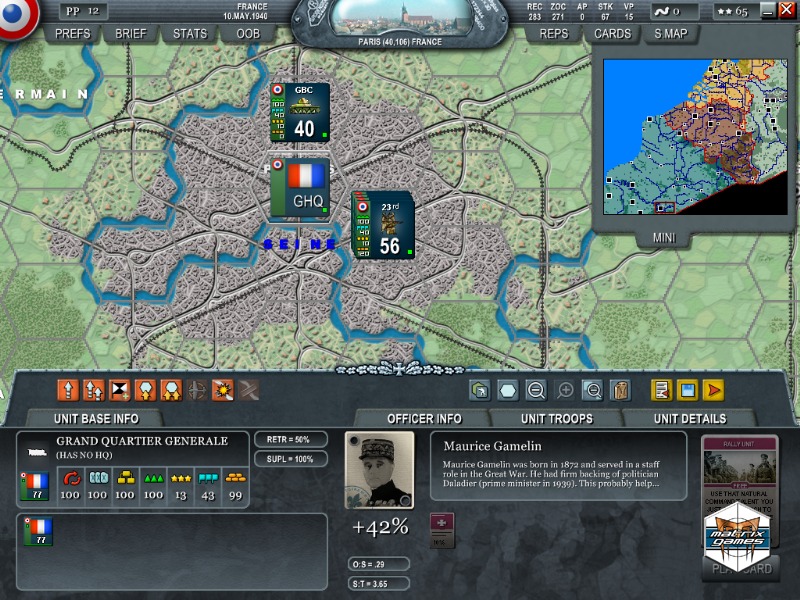Image resolution: width=800 pixels, height=600 pixels.
Task: Switch to the Unit Troops tab
Action: click(556, 418)
